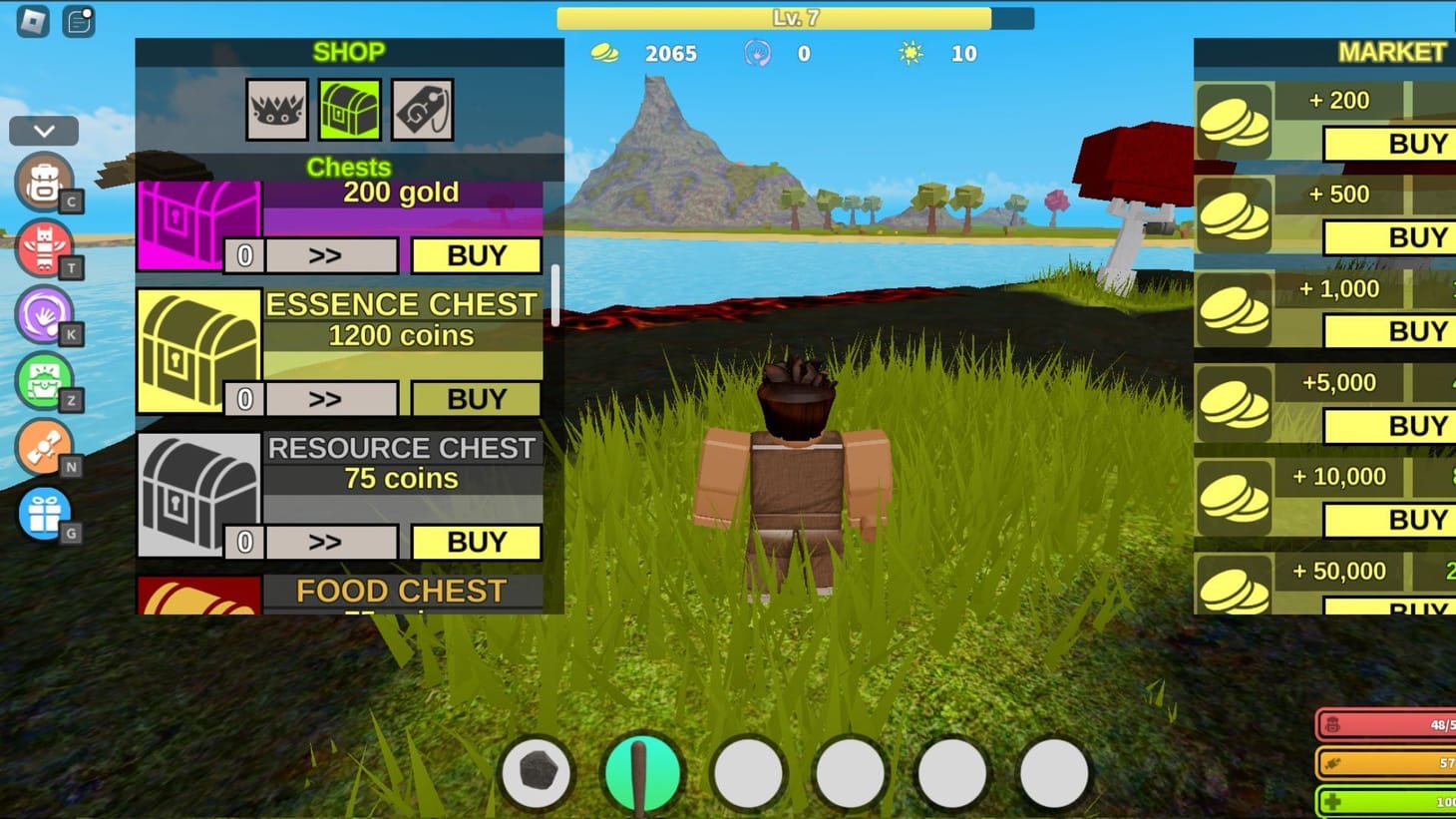Switch to the Chests tab in the Shop
The image size is (1456, 819).
(x=349, y=110)
